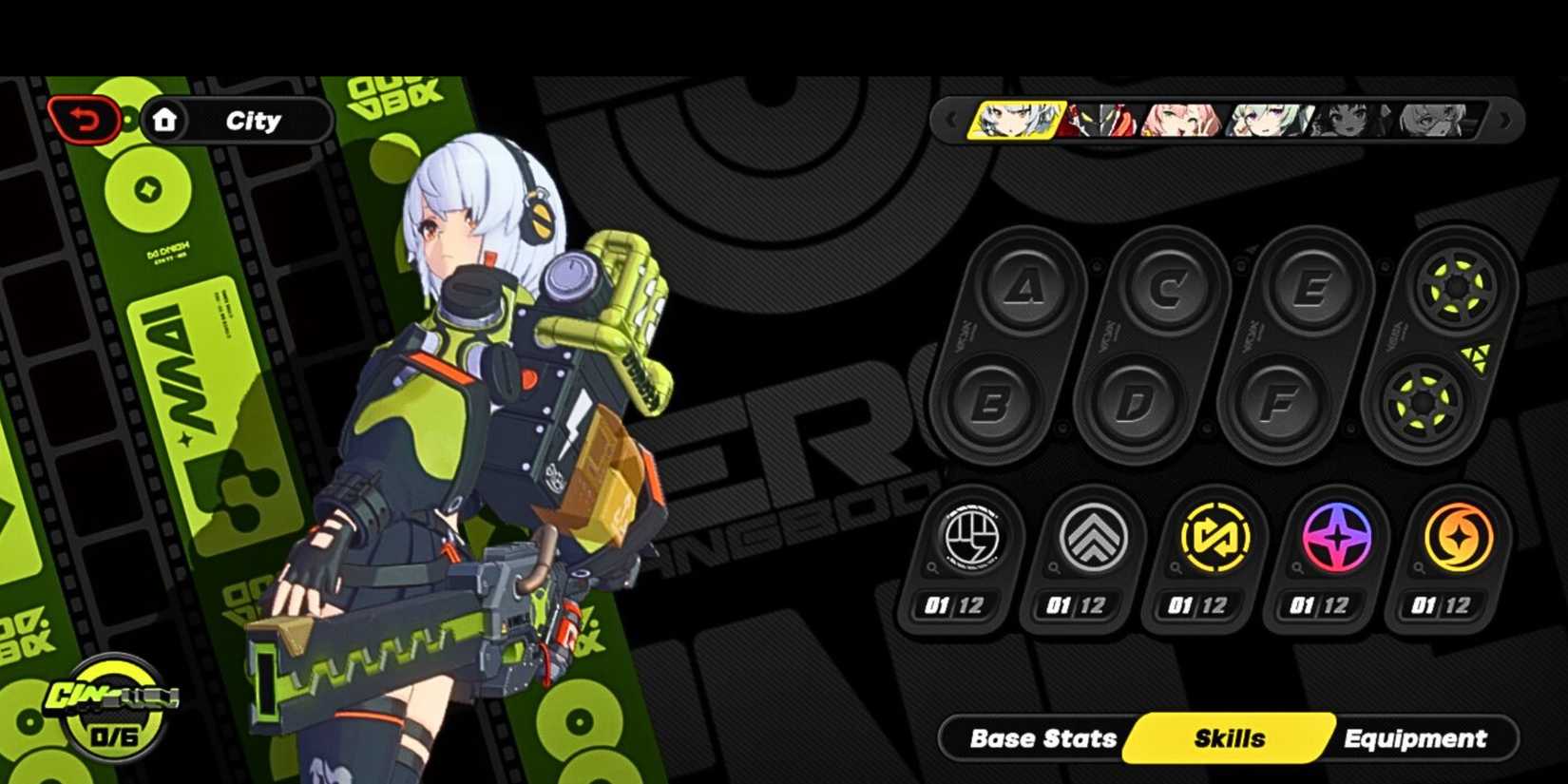Click the left arrow of the character carousel

[x=950, y=118]
